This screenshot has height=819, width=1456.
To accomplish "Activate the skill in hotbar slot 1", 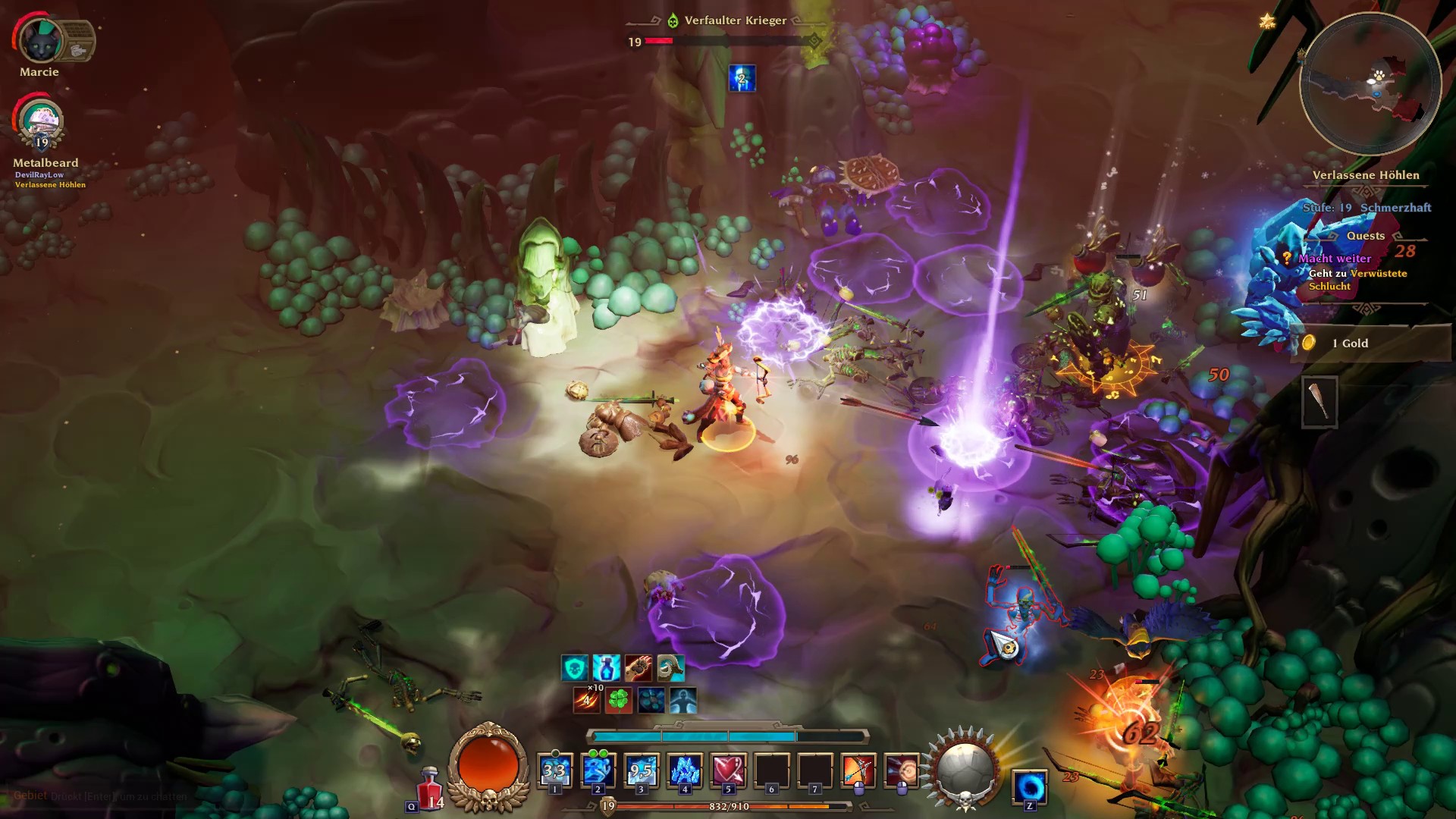I will pos(554,771).
